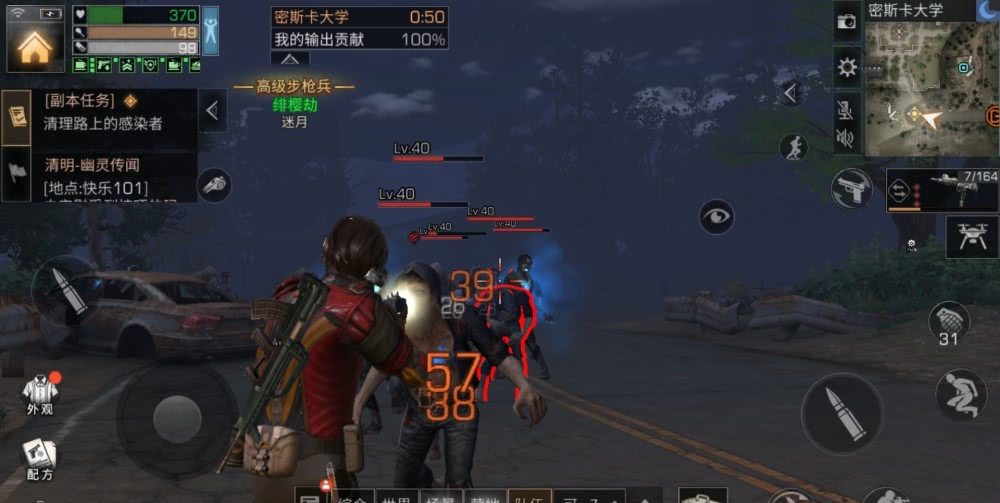The height and width of the screenshot is (503, 1000).
Task: Open the blue character status icon
Action: pyautogui.click(x=210, y=31)
